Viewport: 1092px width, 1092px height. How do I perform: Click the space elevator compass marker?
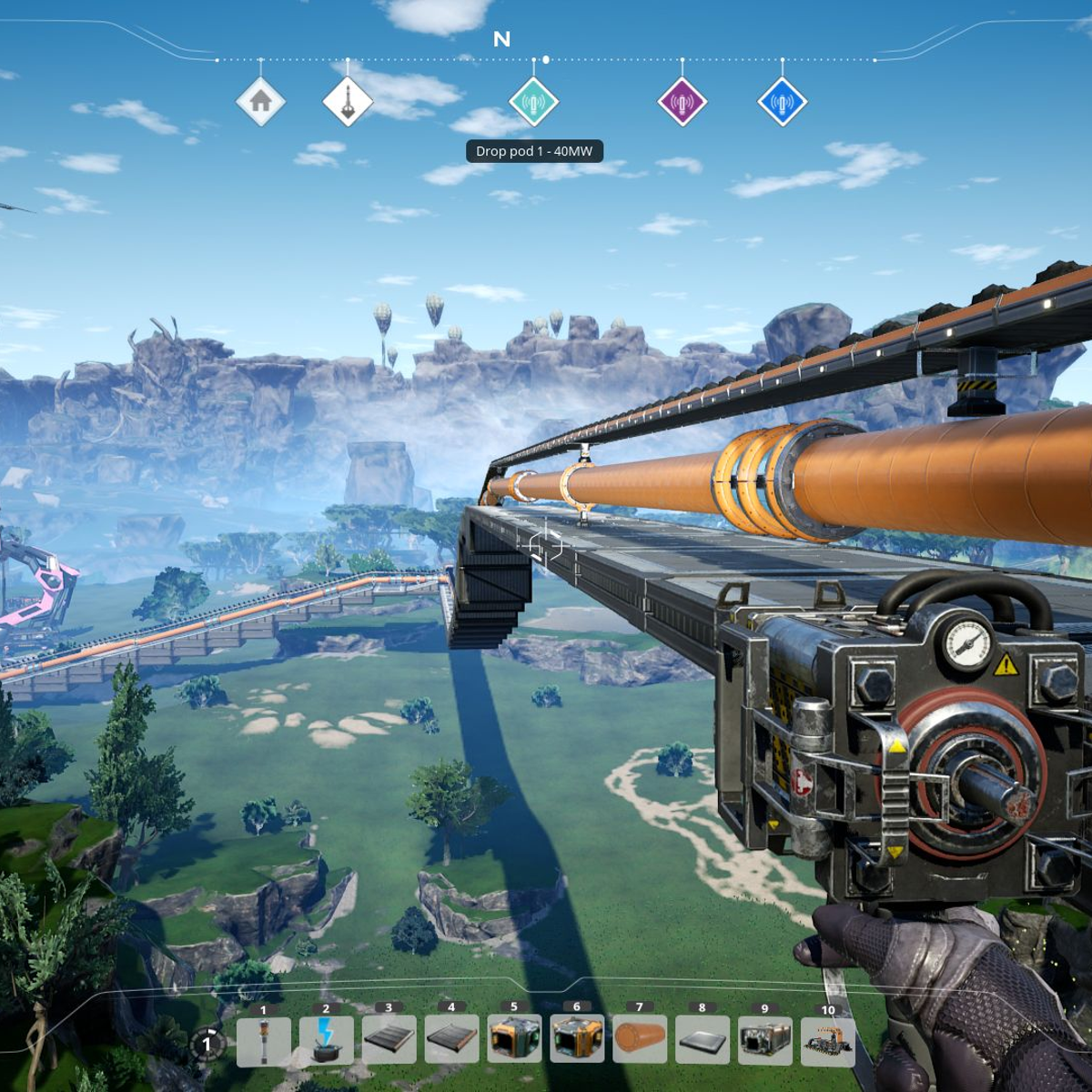coord(348,101)
